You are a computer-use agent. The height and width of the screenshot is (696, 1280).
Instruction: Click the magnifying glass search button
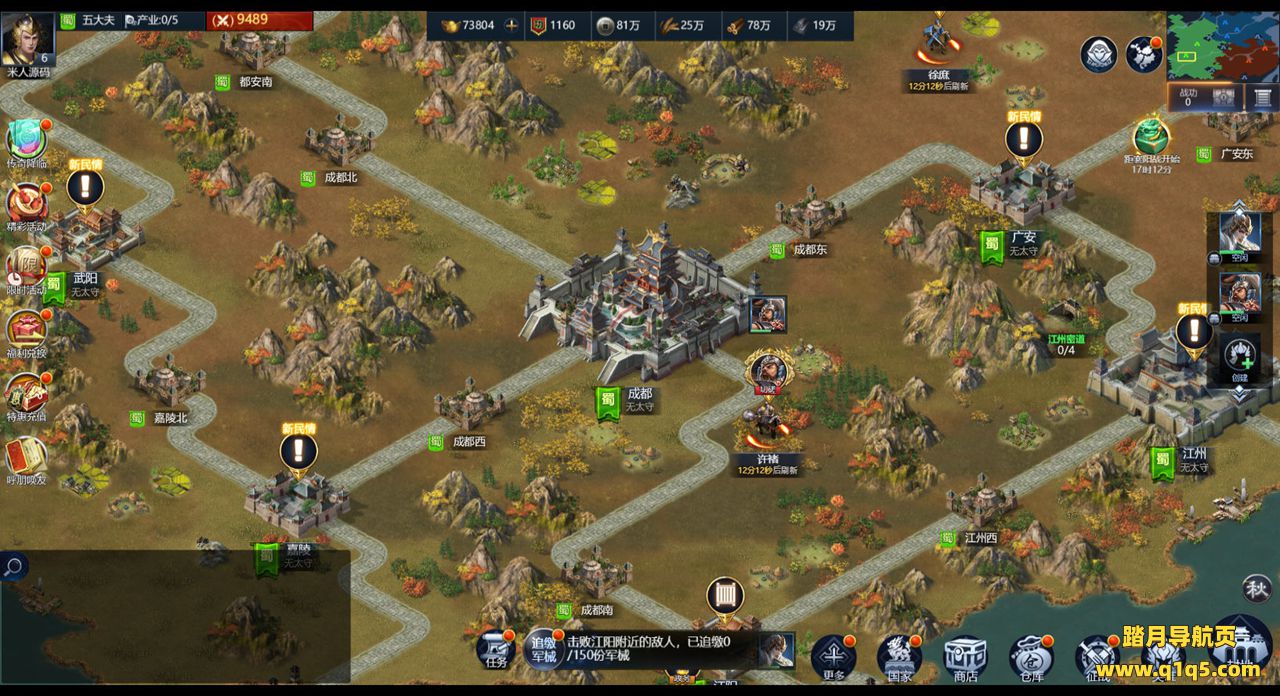14,567
